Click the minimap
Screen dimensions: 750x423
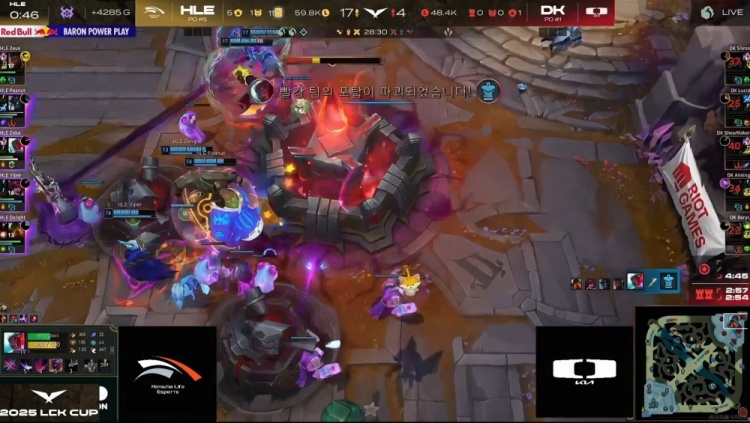pyautogui.click(x=692, y=364)
